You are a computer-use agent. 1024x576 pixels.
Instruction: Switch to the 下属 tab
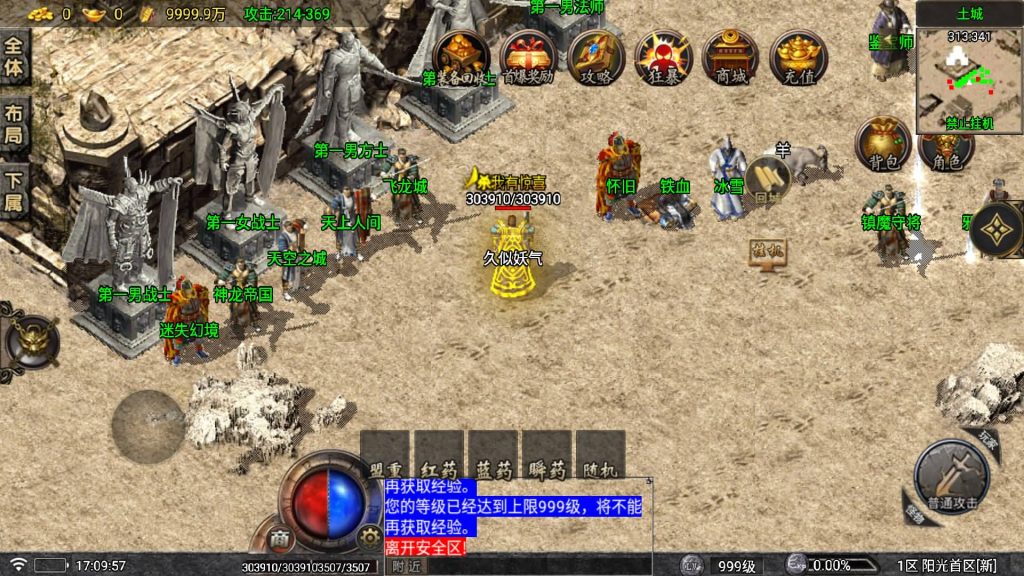[14, 190]
